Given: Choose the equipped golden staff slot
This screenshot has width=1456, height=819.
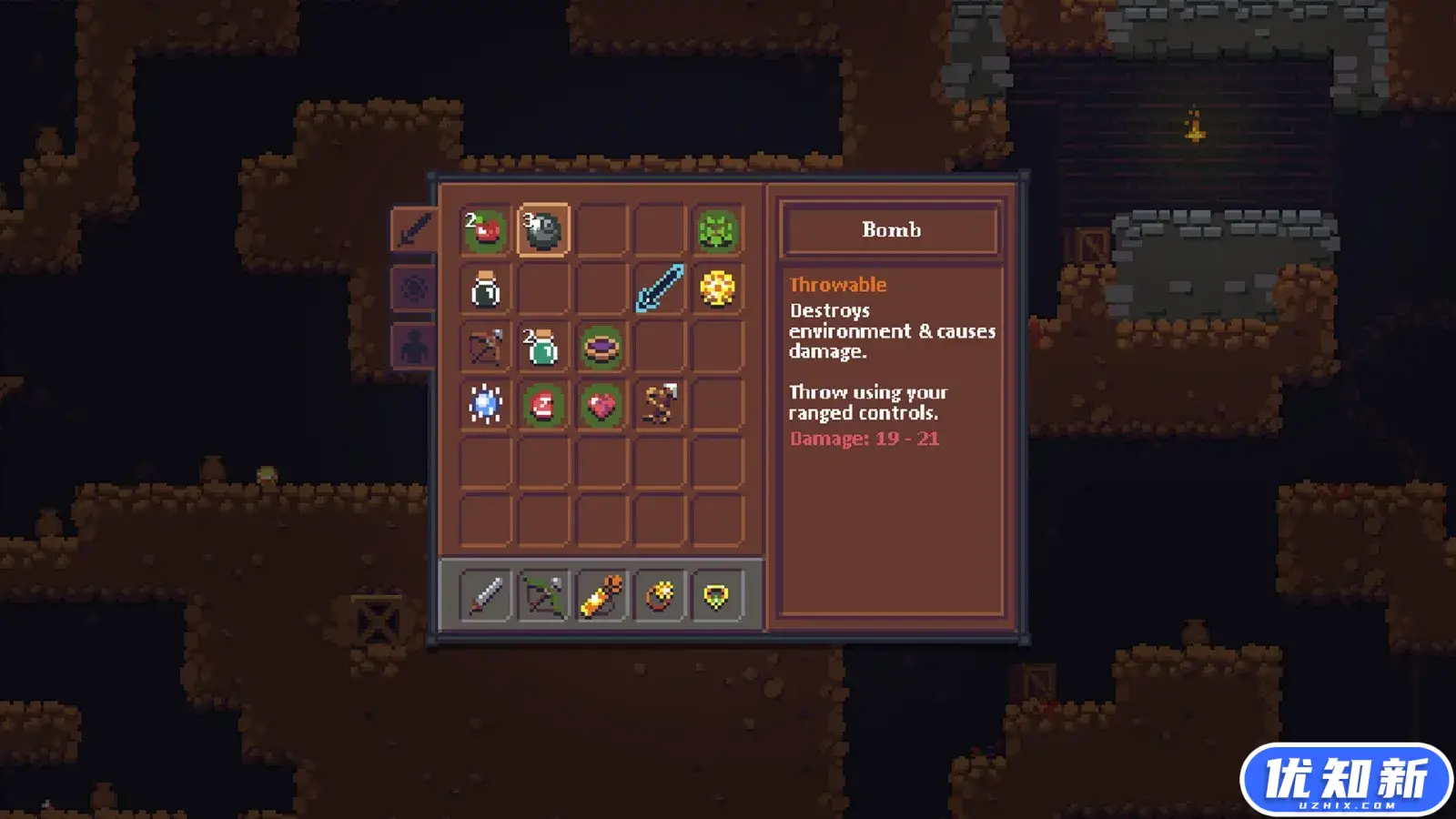Looking at the screenshot, I should (602, 596).
